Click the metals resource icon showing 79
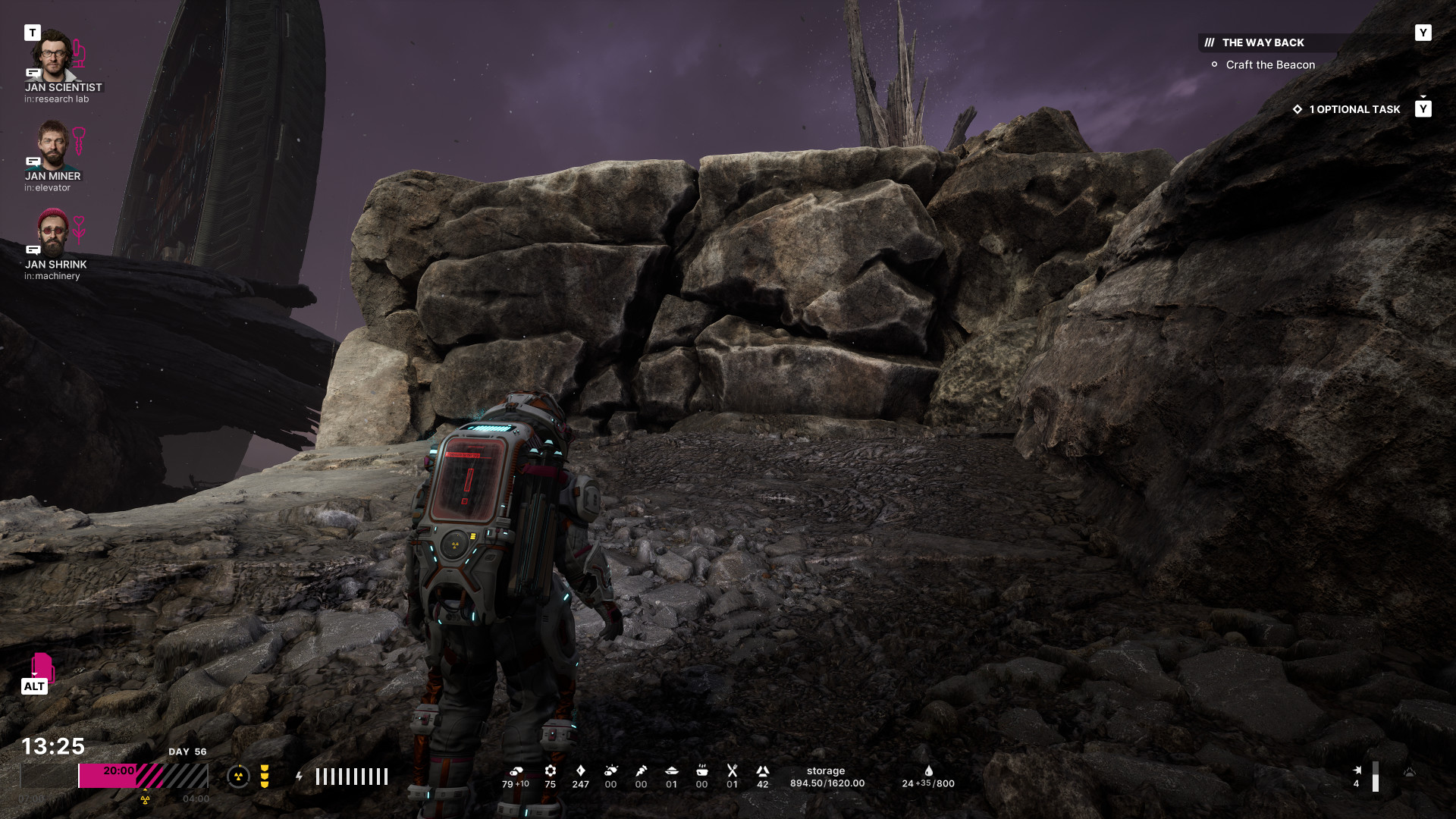 click(516, 771)
